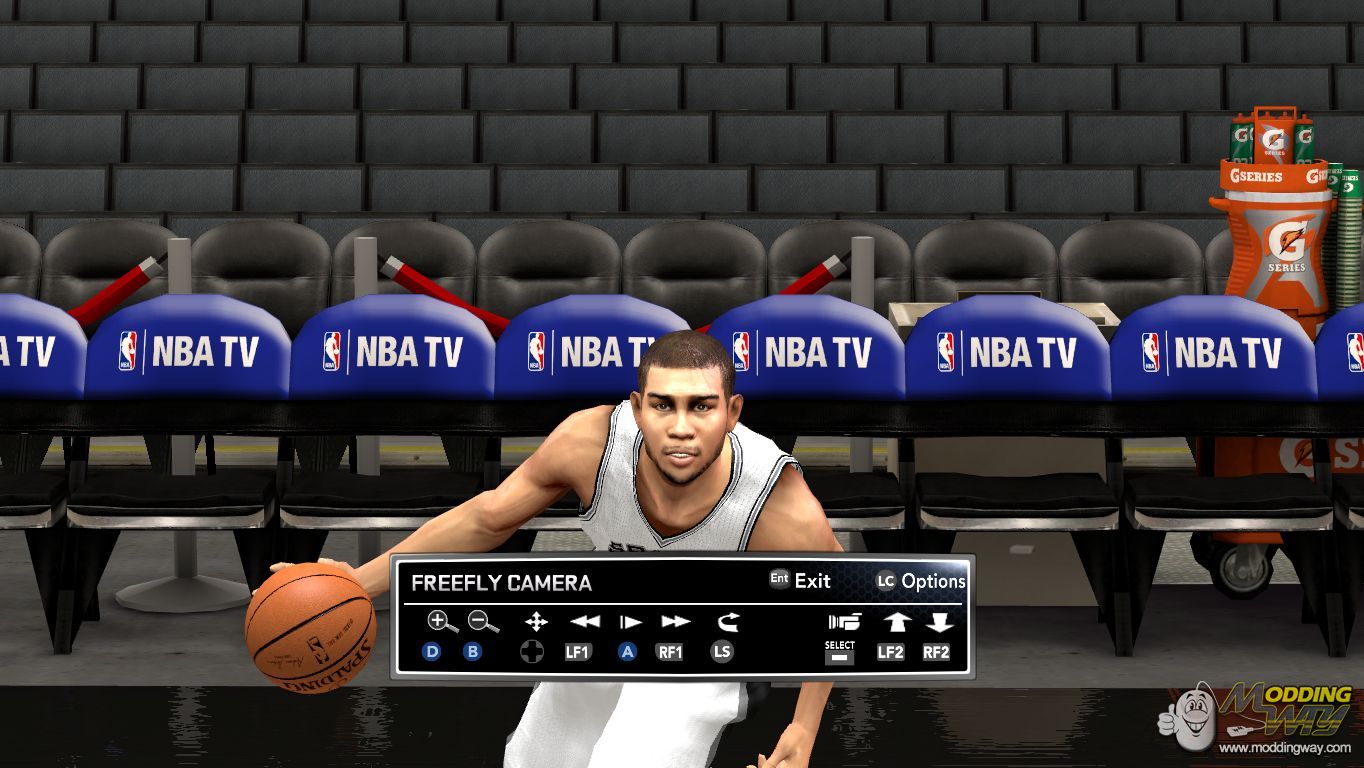The image size is (1364, 768).
Task: Choose the four-way move camera icon
Action: pos(536,622)
